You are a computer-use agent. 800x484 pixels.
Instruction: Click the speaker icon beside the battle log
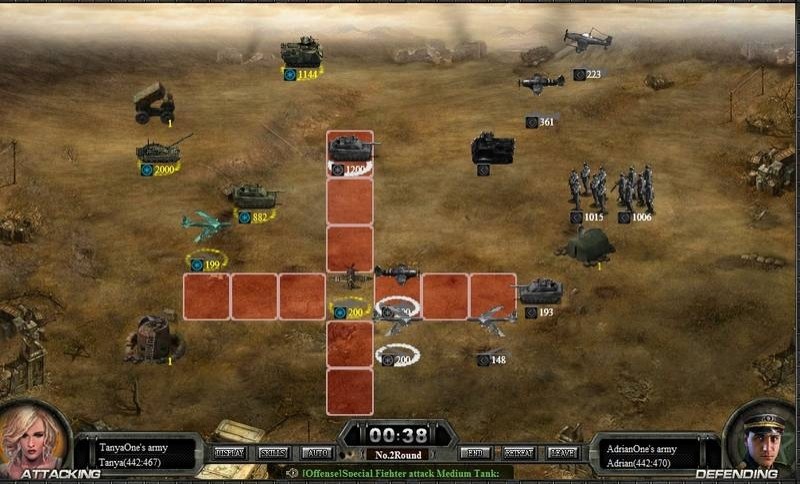coord(291,472)
